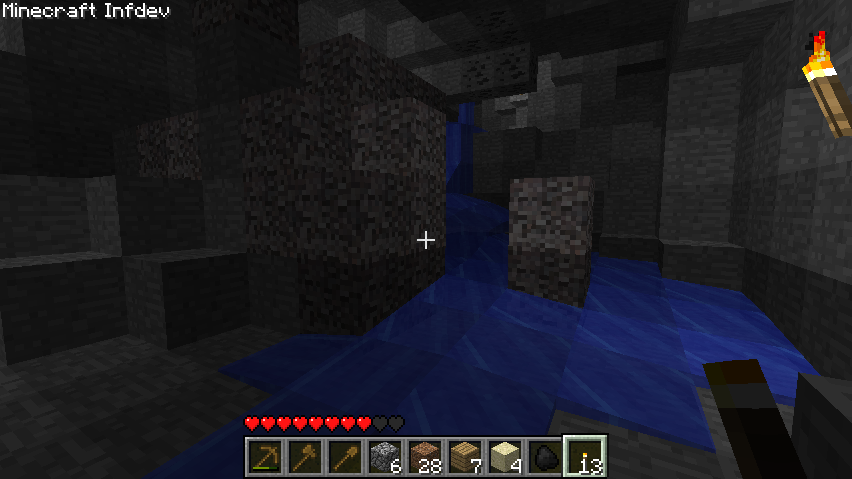Select the wooden axe hotbar slot

304,457
